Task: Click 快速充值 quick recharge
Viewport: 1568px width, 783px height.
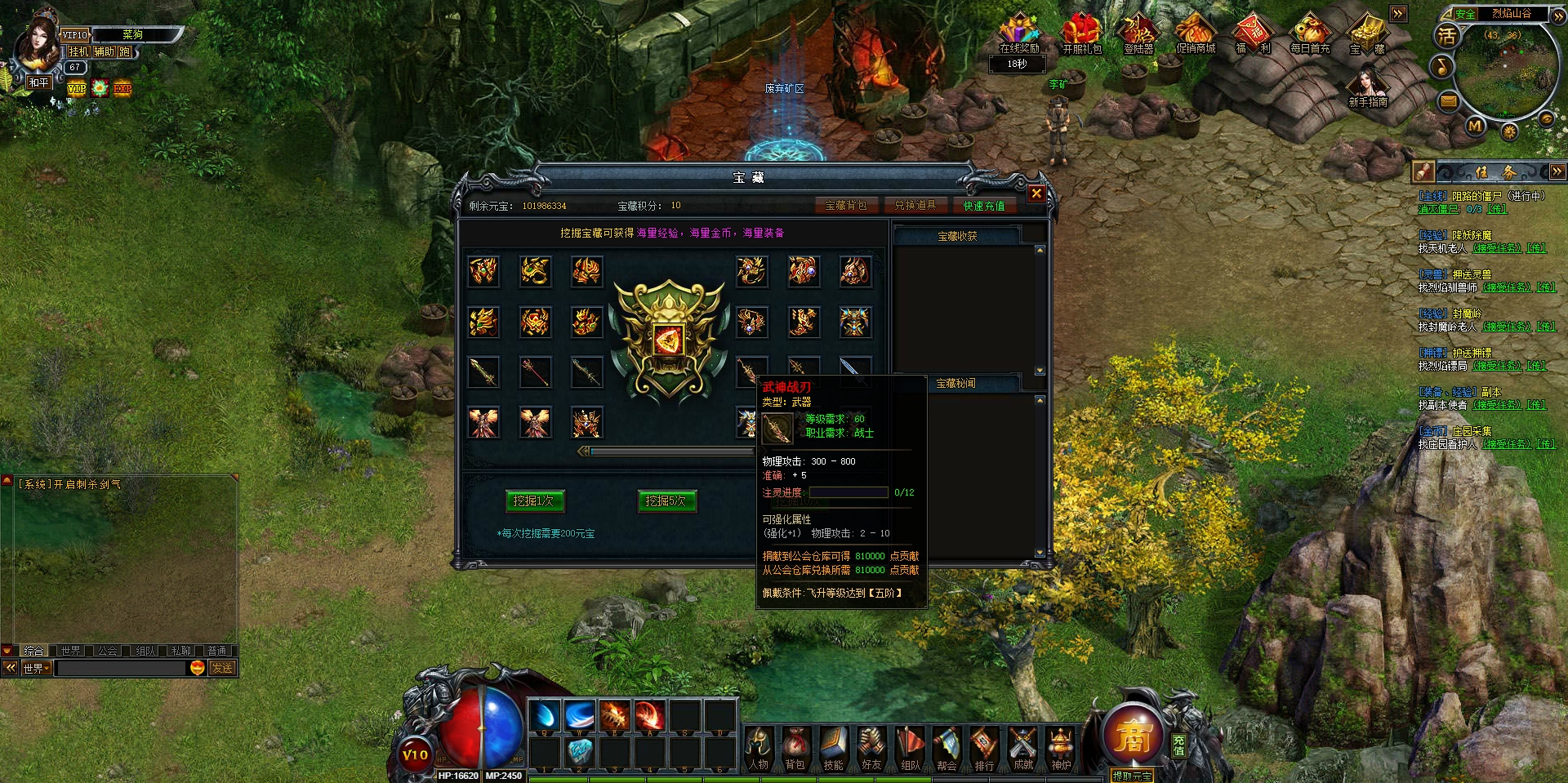Action: pos(983,206)
